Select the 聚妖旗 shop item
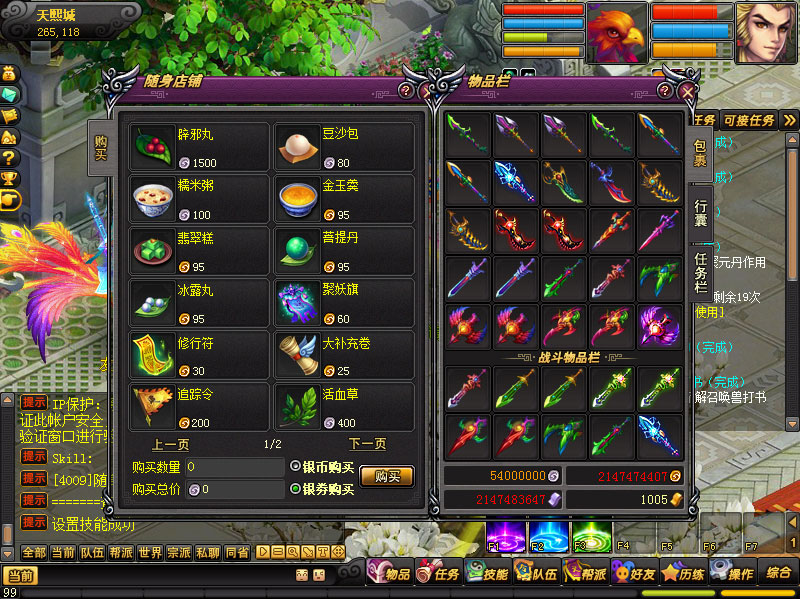Screen dimensions: 800x599 [x=344, y=303]
